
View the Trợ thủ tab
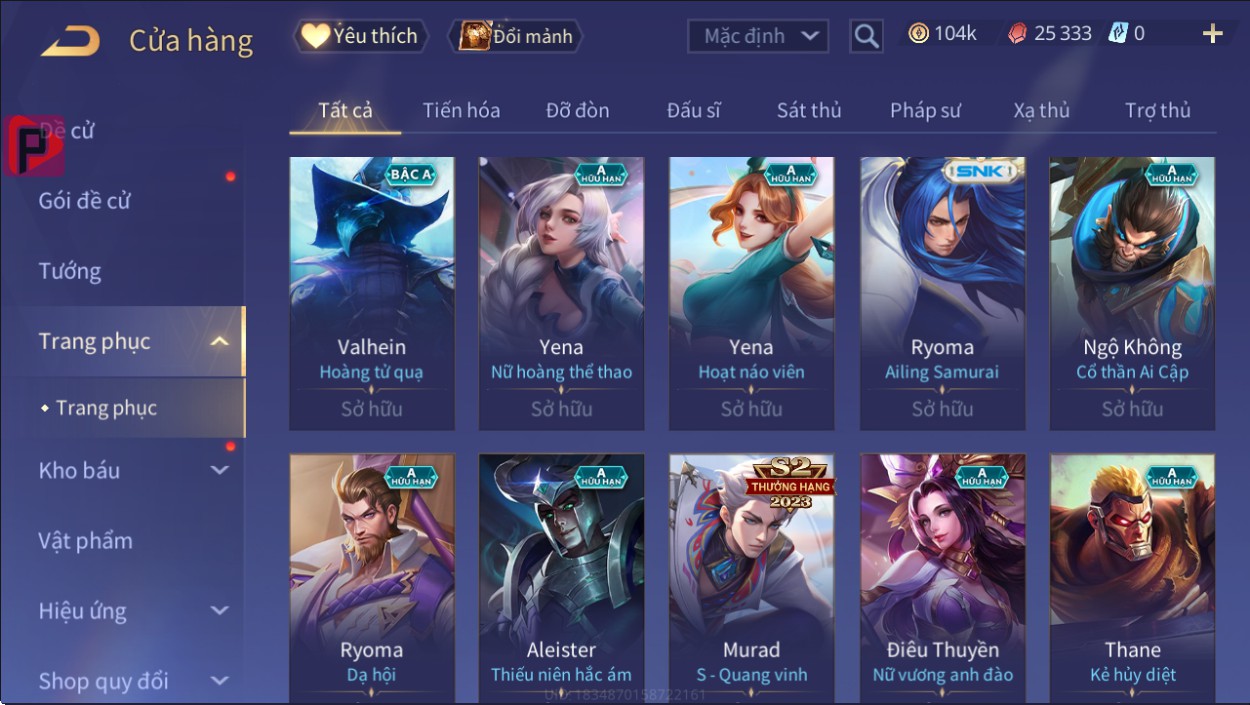pyautogui.click(x=1157, y=110)
